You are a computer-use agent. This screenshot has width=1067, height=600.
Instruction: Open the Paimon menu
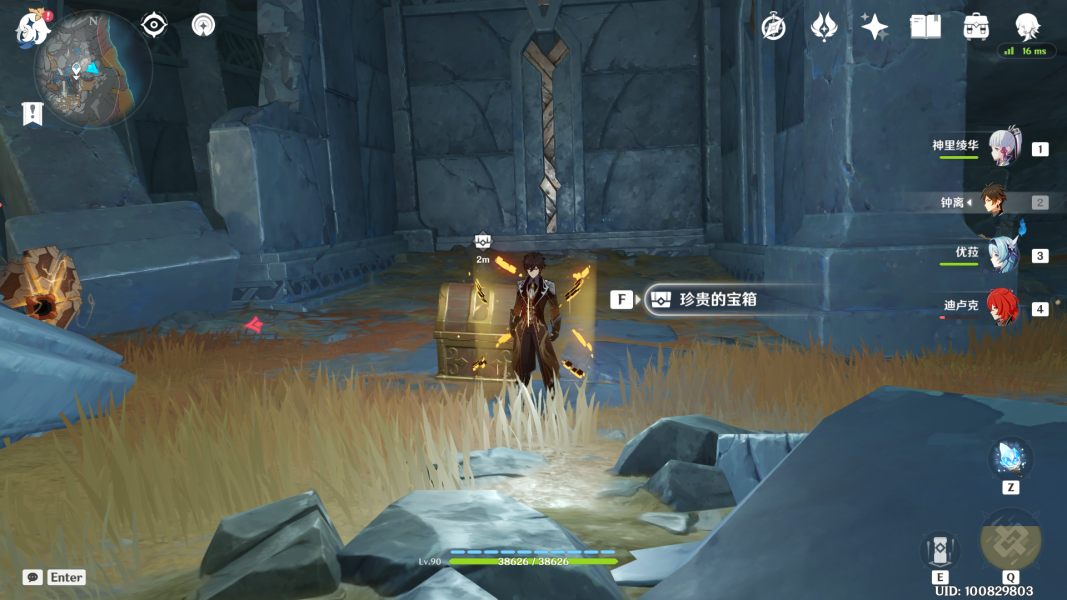point(33,28)
